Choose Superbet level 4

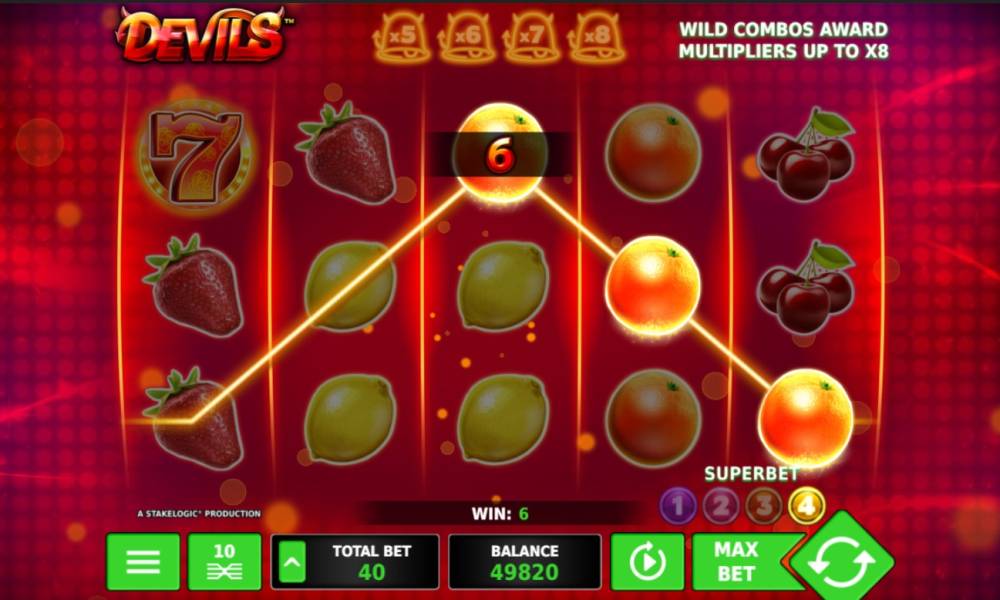[806, 506]
